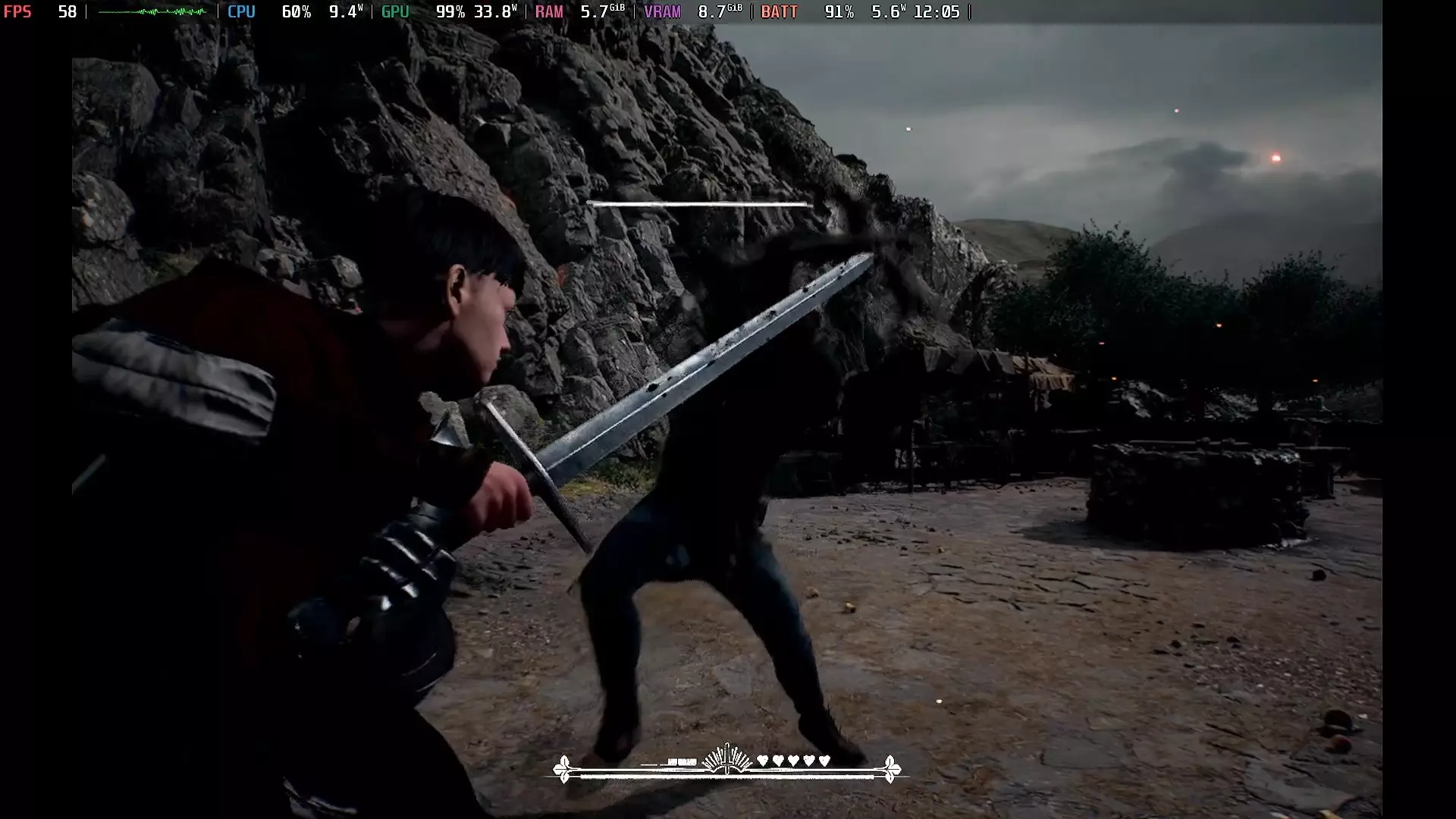Click the FPS label in the overlay
The height and width of the screenshot is (819, 1456).
tap(18, 12)
